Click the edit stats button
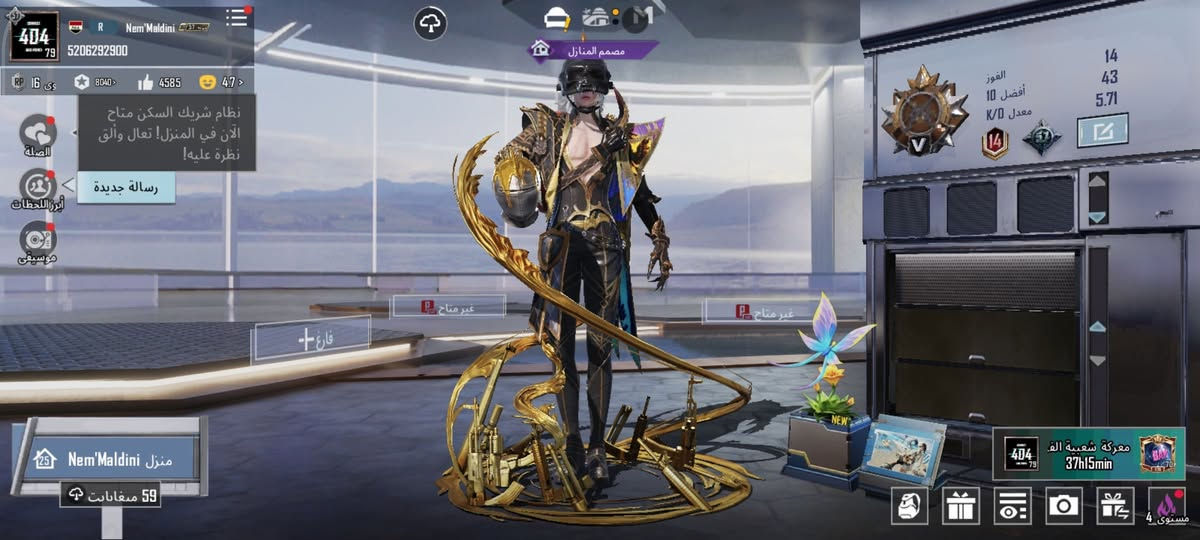Image resolution: width=1200 pixels, height=540 pixels. tap(1102, 130)
